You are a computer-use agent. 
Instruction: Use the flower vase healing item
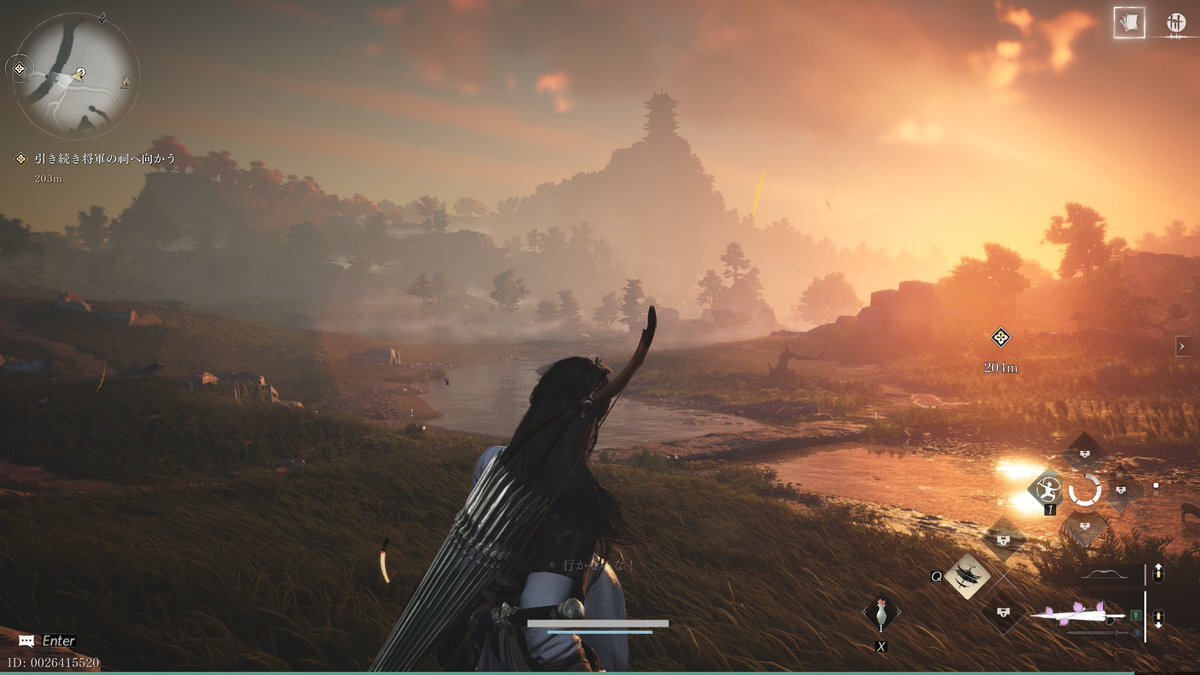coord(881,614)
